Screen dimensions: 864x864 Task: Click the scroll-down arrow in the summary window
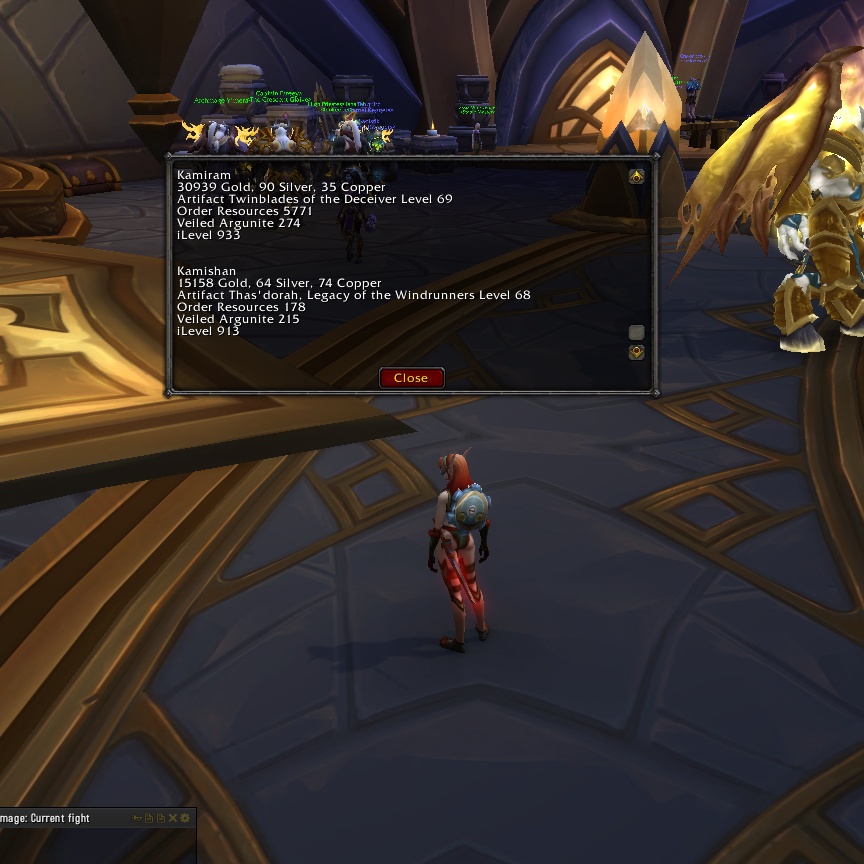click(636, 352)
